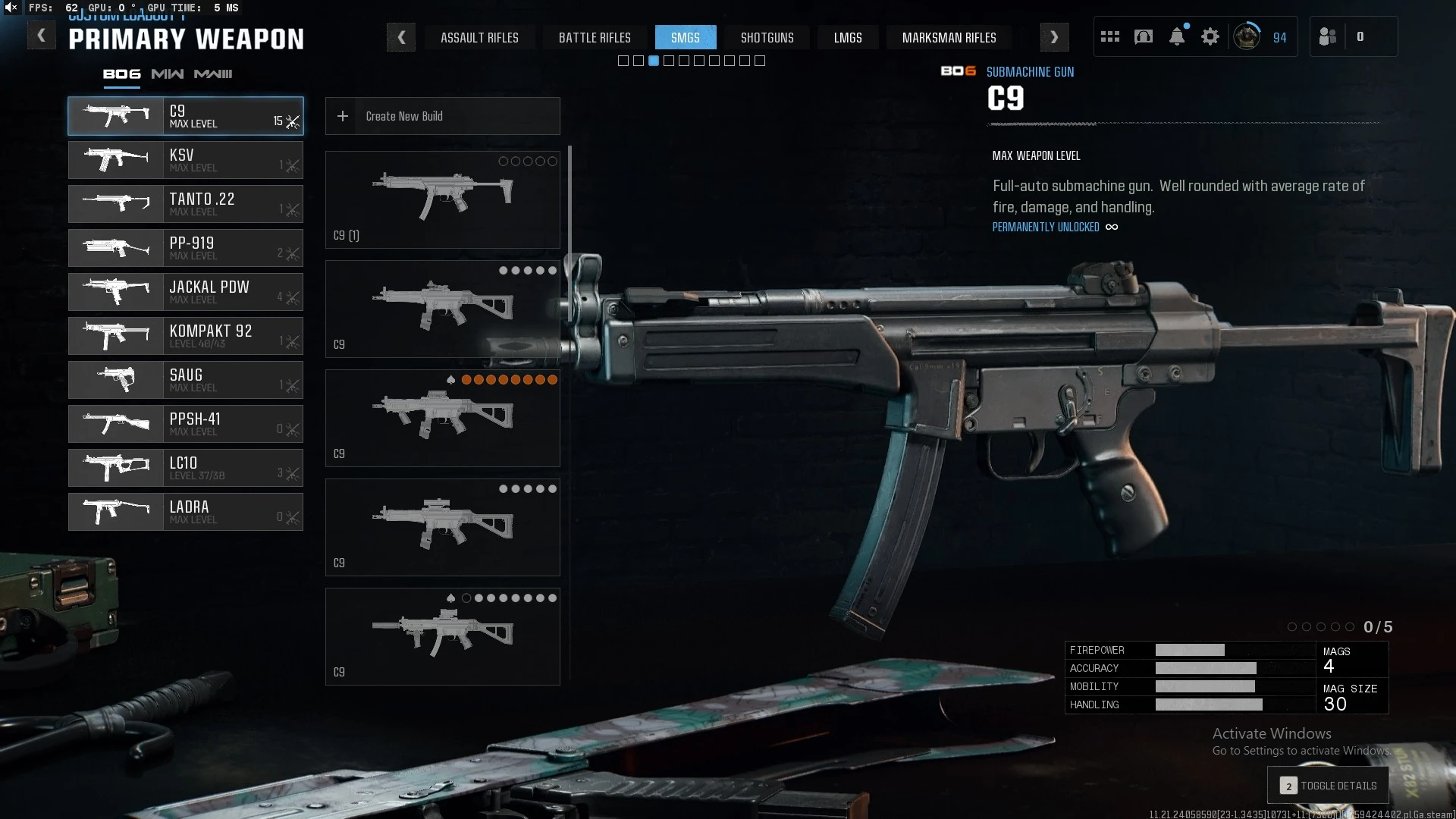
Task: Pick the Ladra submachine gun
Action: click(186, 512)
